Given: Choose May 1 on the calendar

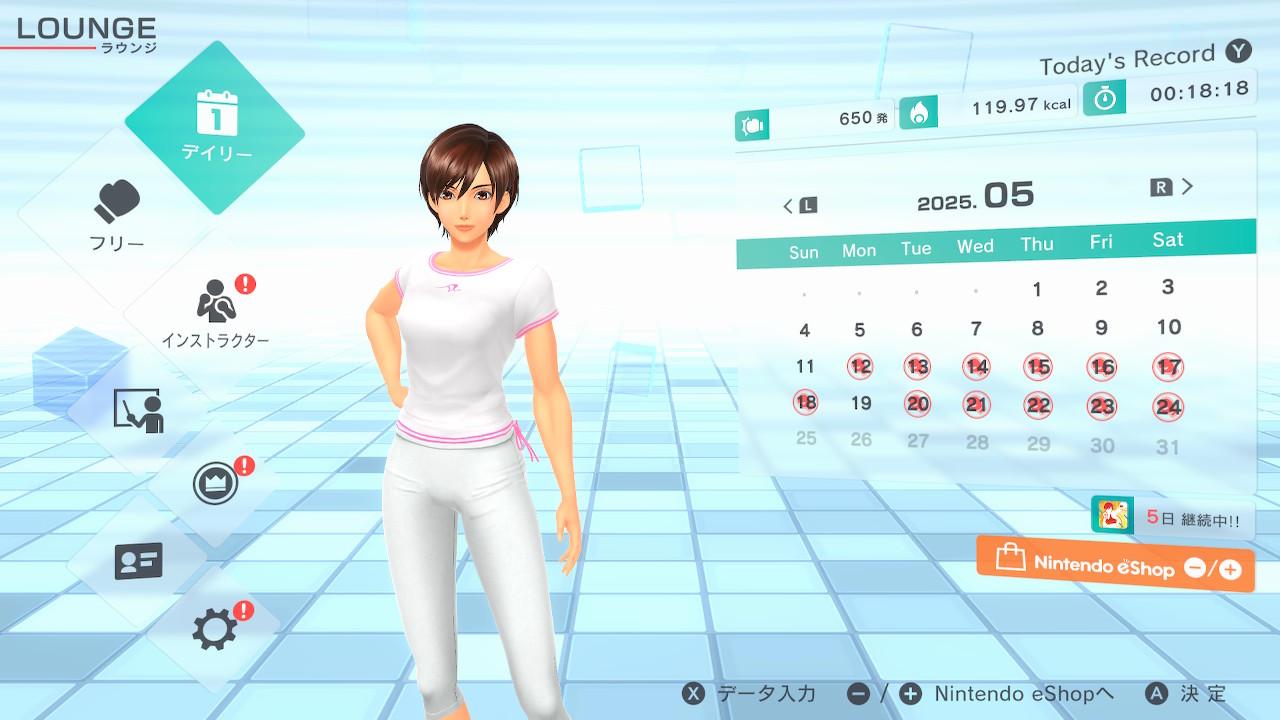Looking at the screenshot, I should coord(1037,290).
